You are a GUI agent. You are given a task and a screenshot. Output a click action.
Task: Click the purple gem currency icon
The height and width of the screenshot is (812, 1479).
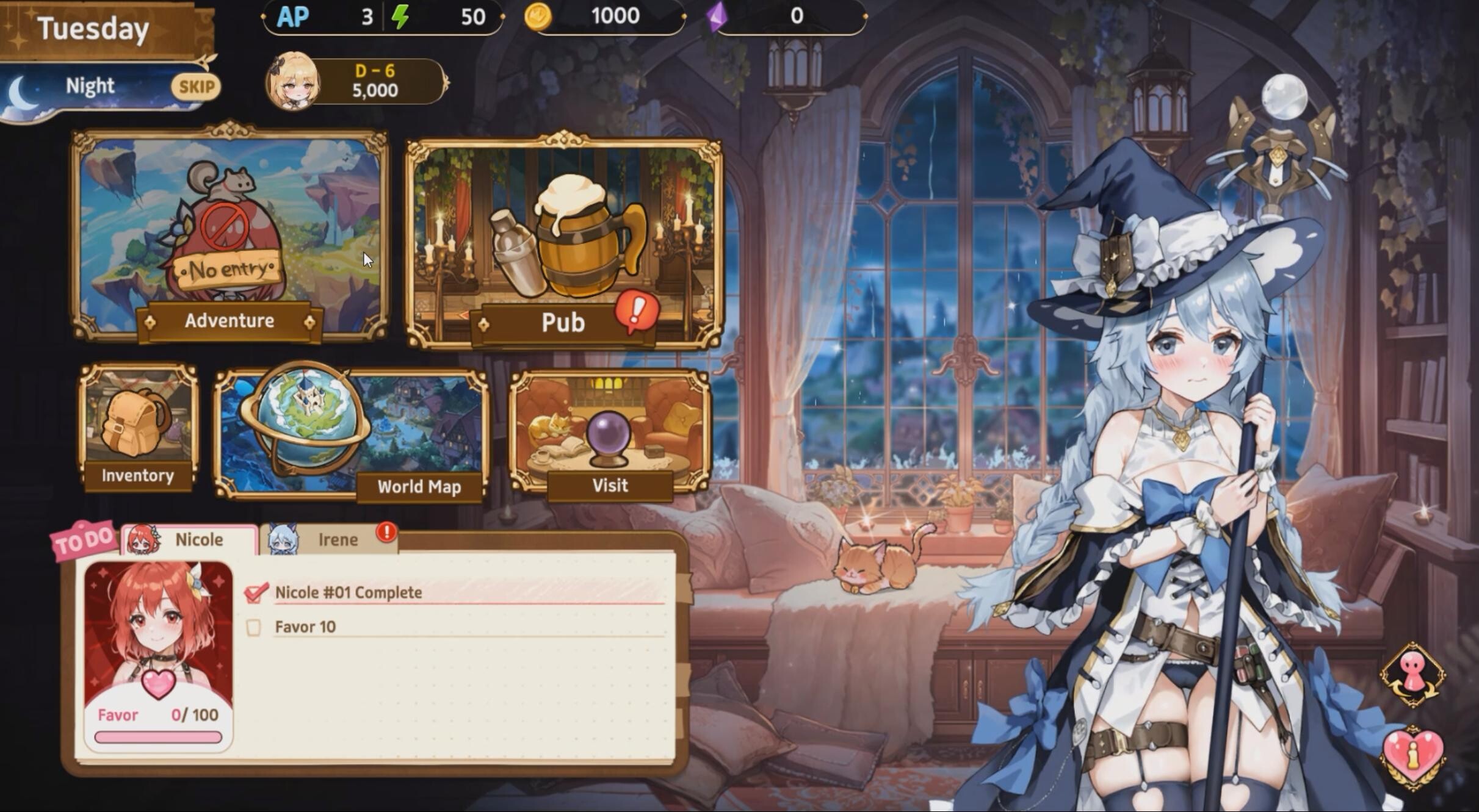[717, 16]
